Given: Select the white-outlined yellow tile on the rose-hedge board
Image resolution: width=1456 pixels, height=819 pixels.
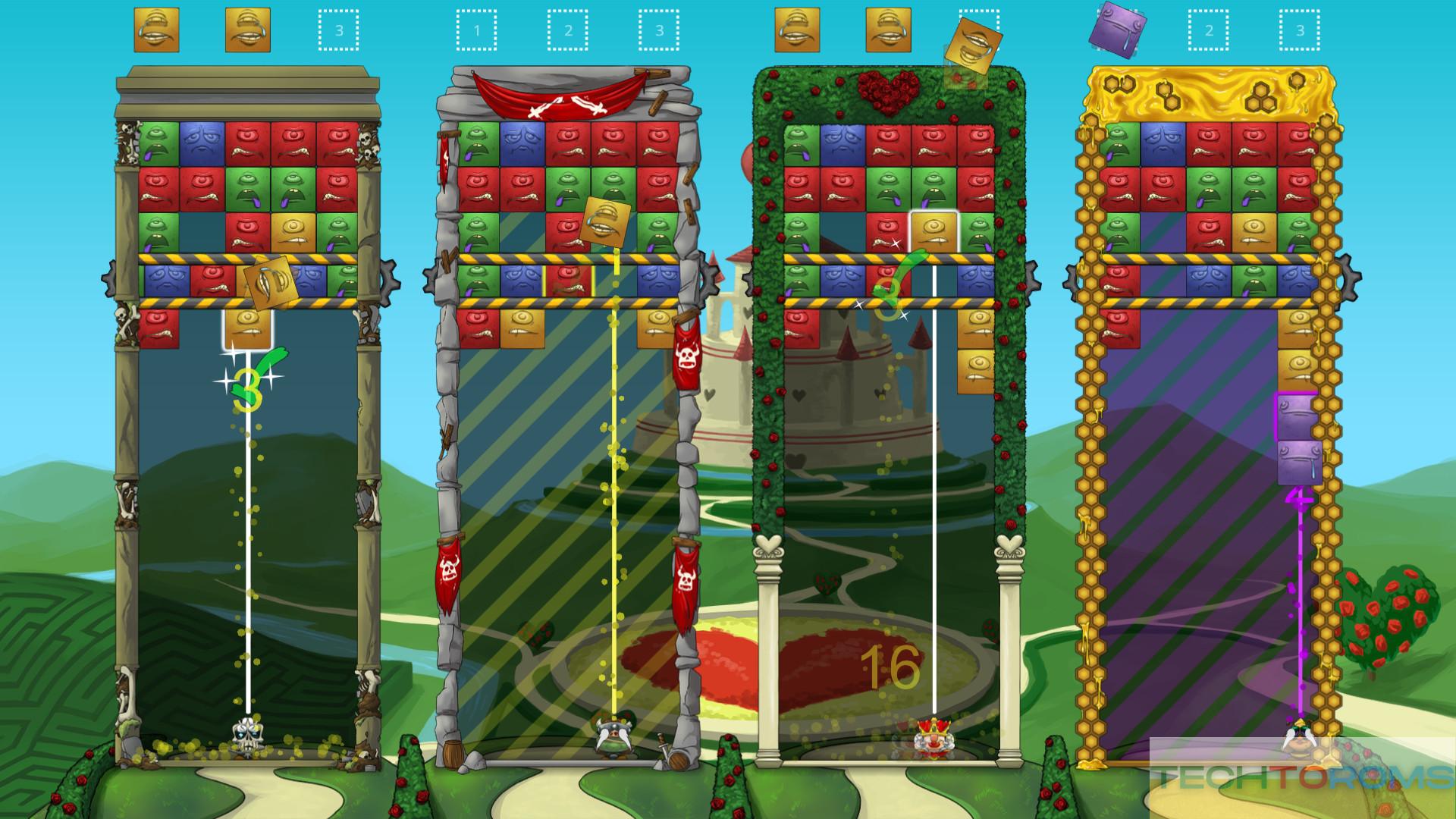Looking at the screenshot, I should [934, 232].
